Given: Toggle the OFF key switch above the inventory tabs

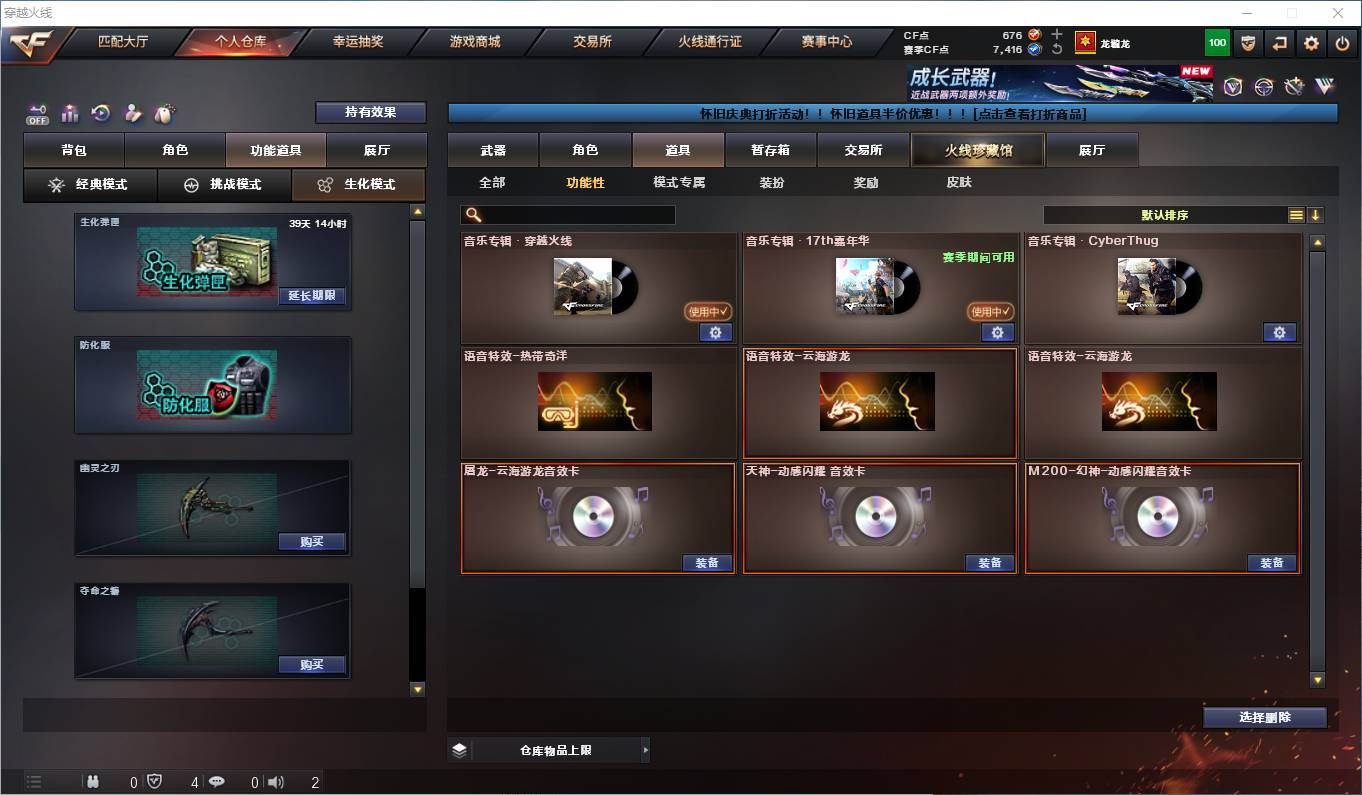Looking at the screenshot, I should tap(37, 113).
